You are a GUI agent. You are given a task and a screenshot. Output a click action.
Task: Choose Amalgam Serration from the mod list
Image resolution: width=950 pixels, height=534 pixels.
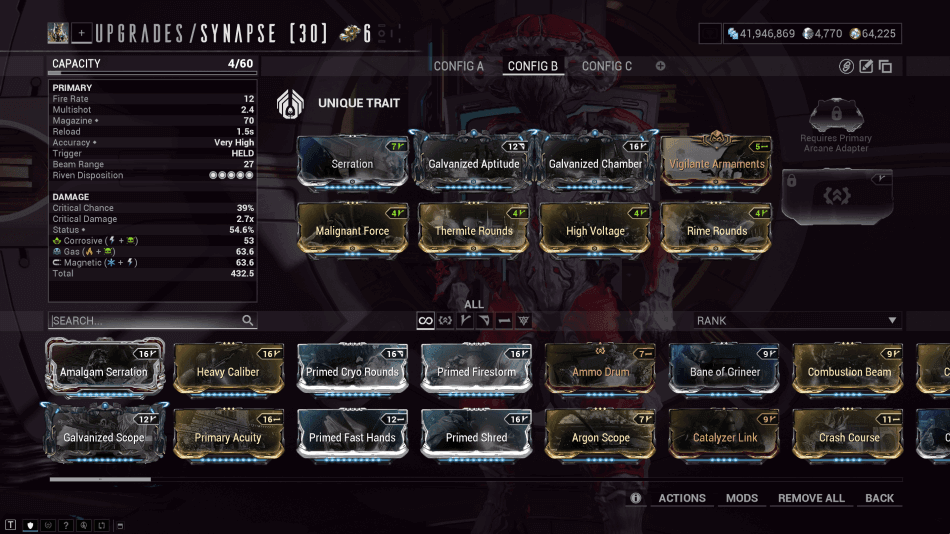click(106, 370)
